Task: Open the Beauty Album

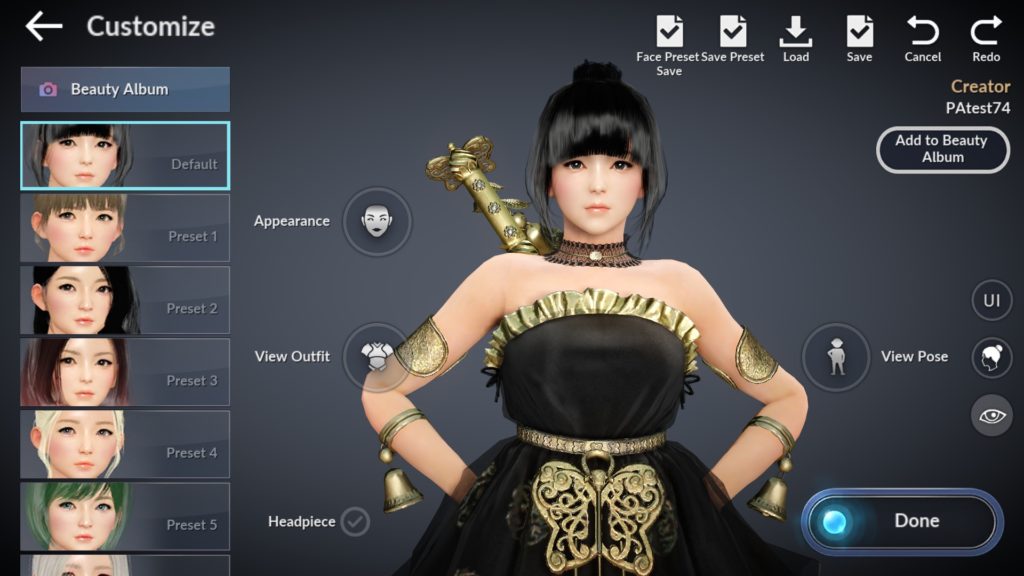Action: [x=125, y=89]
